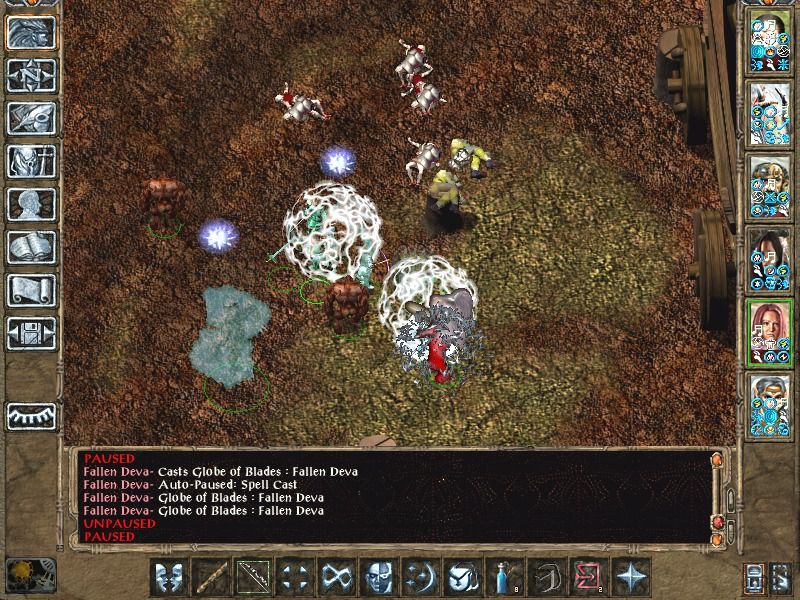This screenshot has width=800, height=600.
Task: Open the special abilities star button
Action: coord(630,577)
